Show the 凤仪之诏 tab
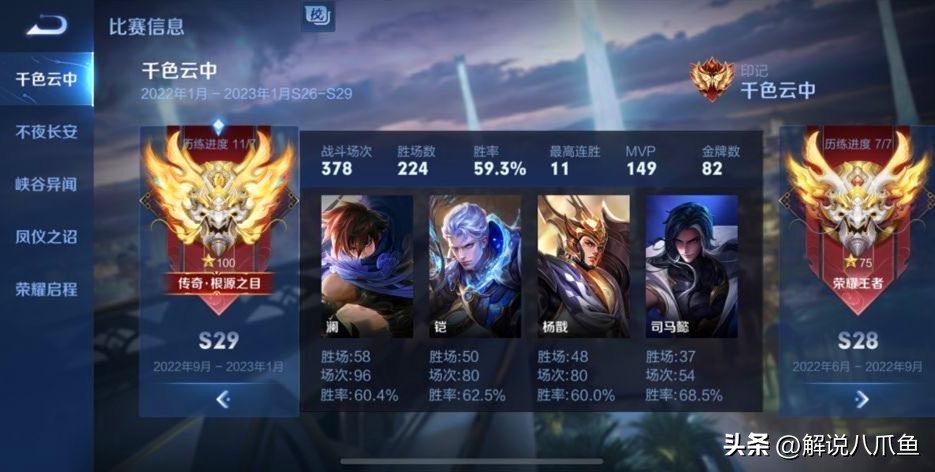The width and height of the screenshot is (935, 472). coord(46,237)
